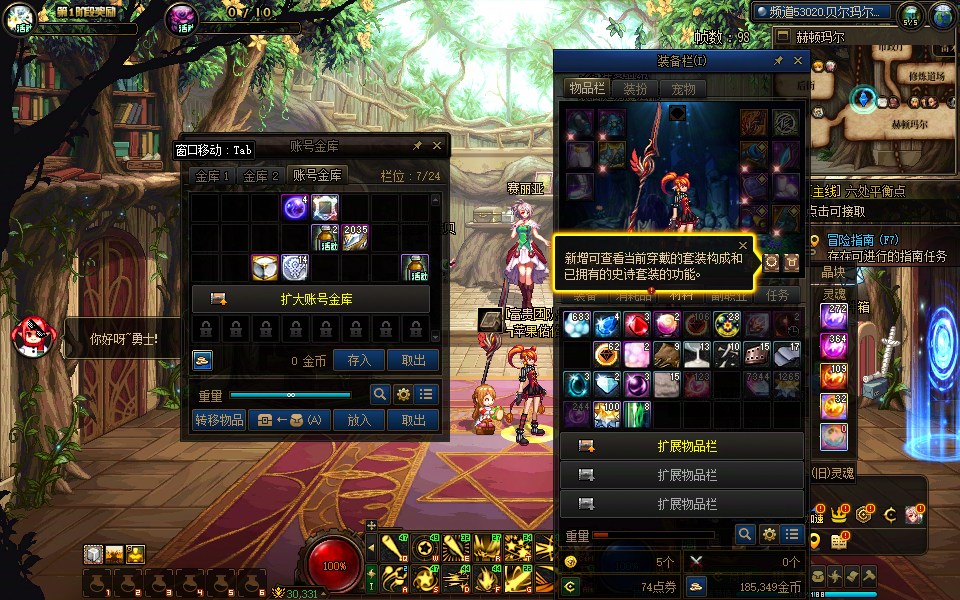
Task: Close the 账号金库 account vault window
Action: [437, 146]
